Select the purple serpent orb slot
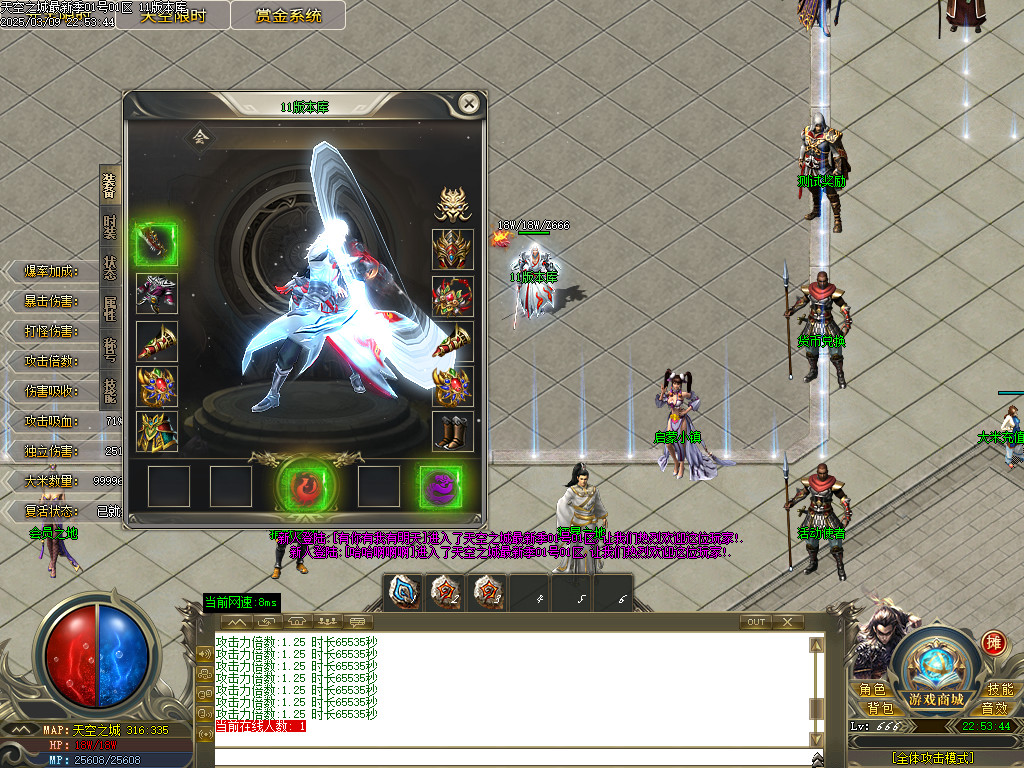1024x768 pixels. tap(440, 487)
